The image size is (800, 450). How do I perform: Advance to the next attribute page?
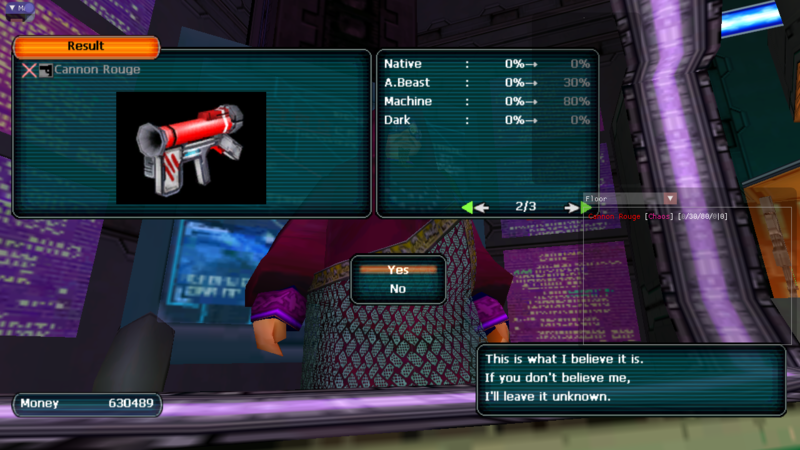point(578,207)
